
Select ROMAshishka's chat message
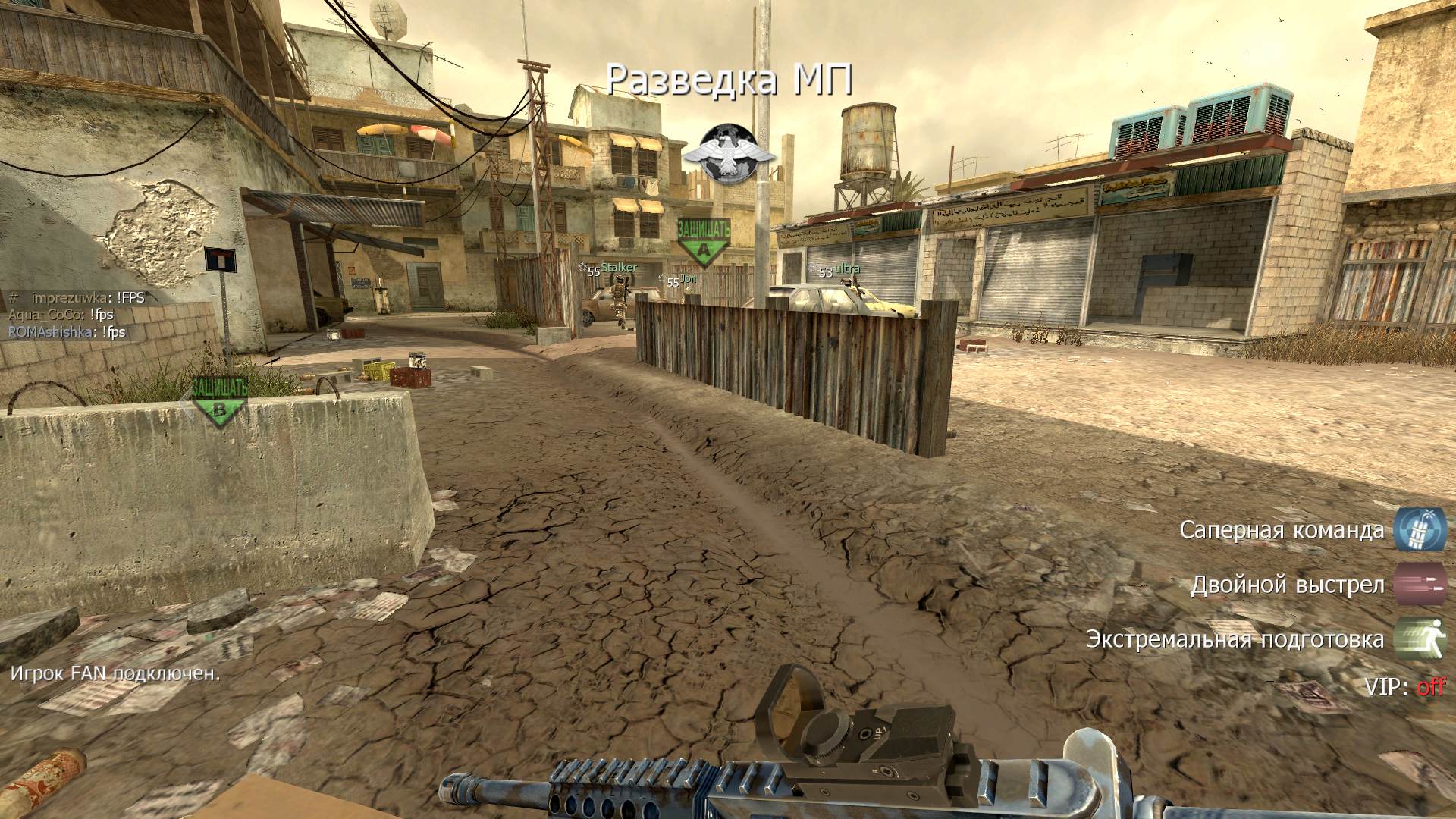tap(67, 332)
